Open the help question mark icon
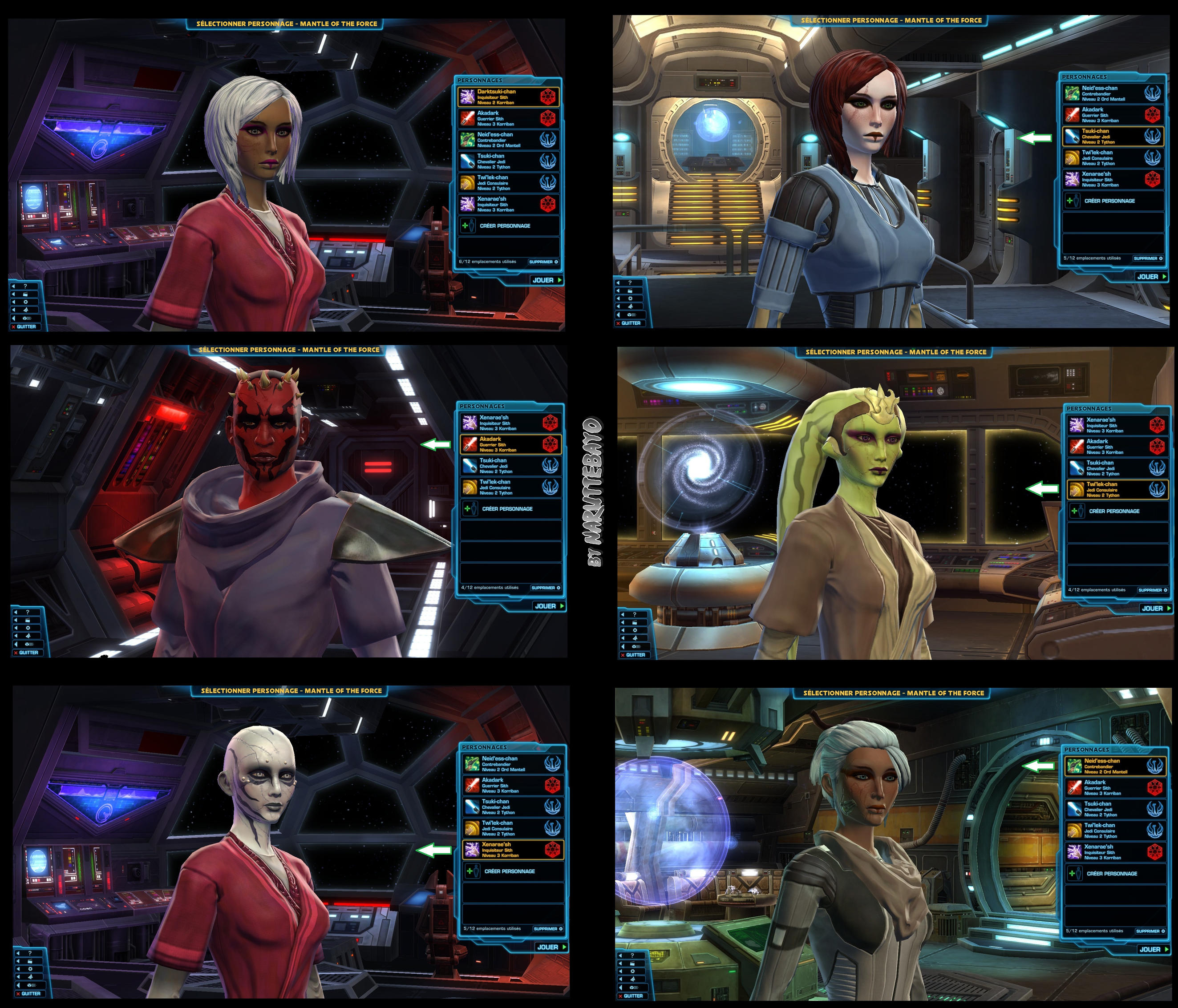Screen dimensions: 1178x1008 point(25,286)
